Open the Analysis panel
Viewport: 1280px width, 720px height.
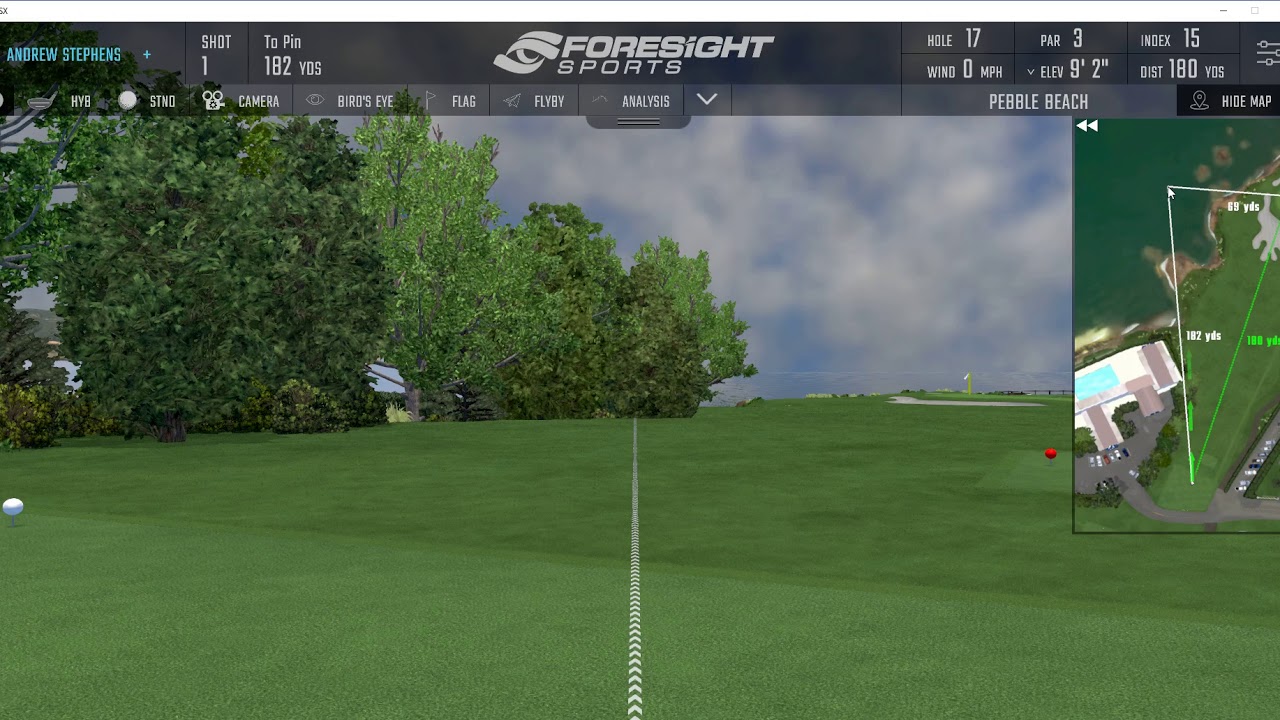[632, 101]
